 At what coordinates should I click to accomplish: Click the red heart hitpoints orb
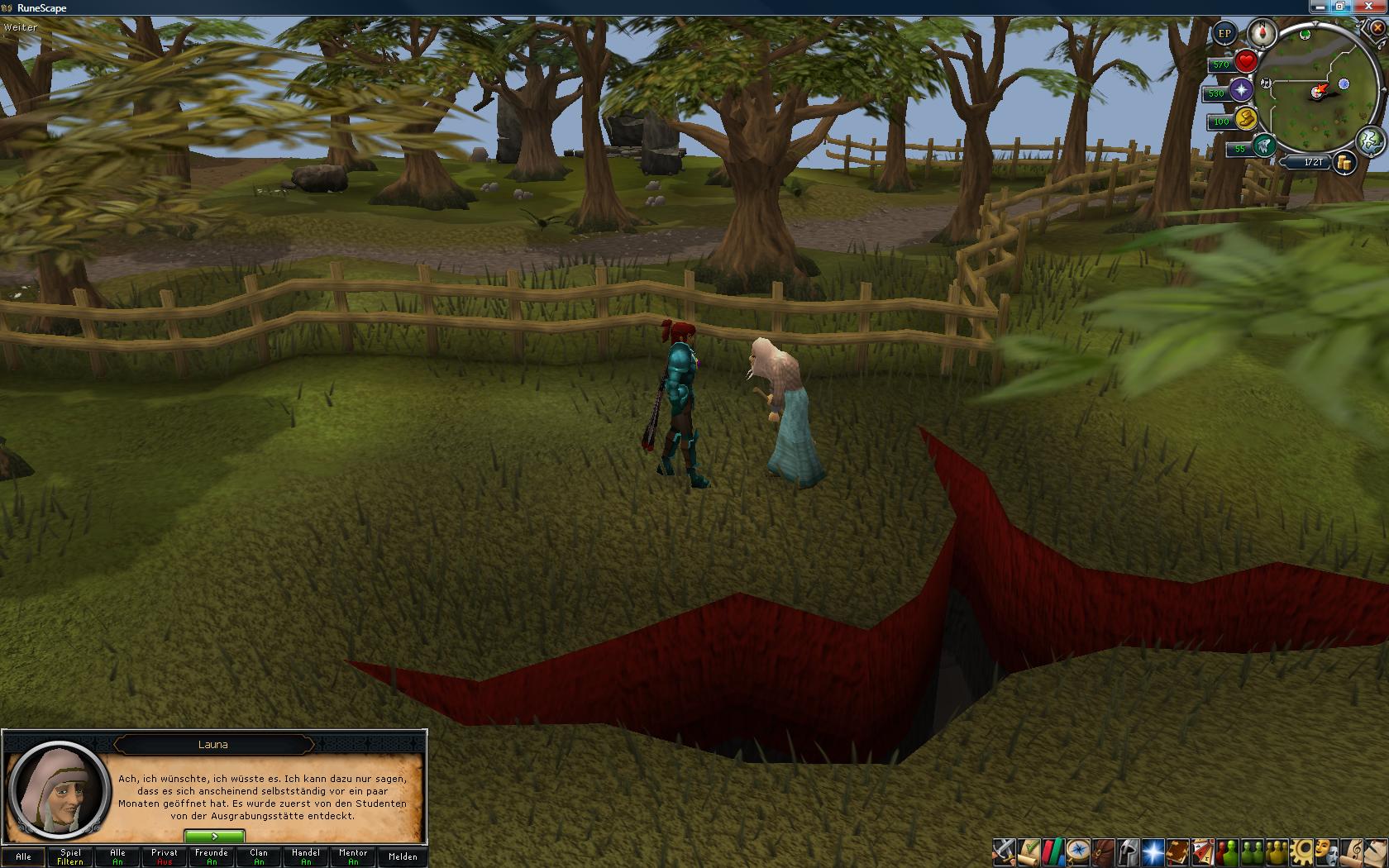pyautogui.click(x=1246, y=61)
